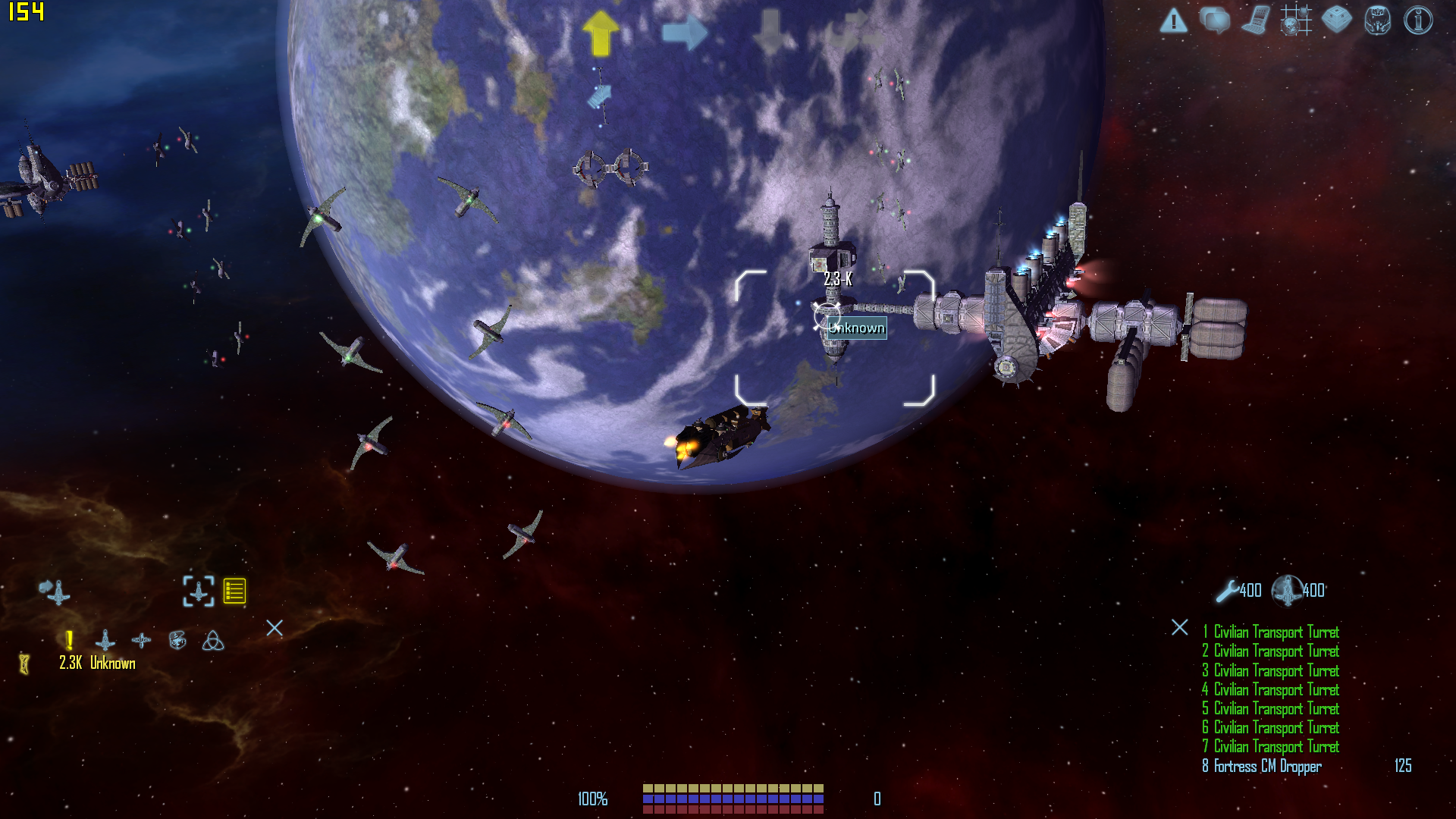Open the chat speech bubbles icon
This screenshot has height=819, width=1456.
1214,20
